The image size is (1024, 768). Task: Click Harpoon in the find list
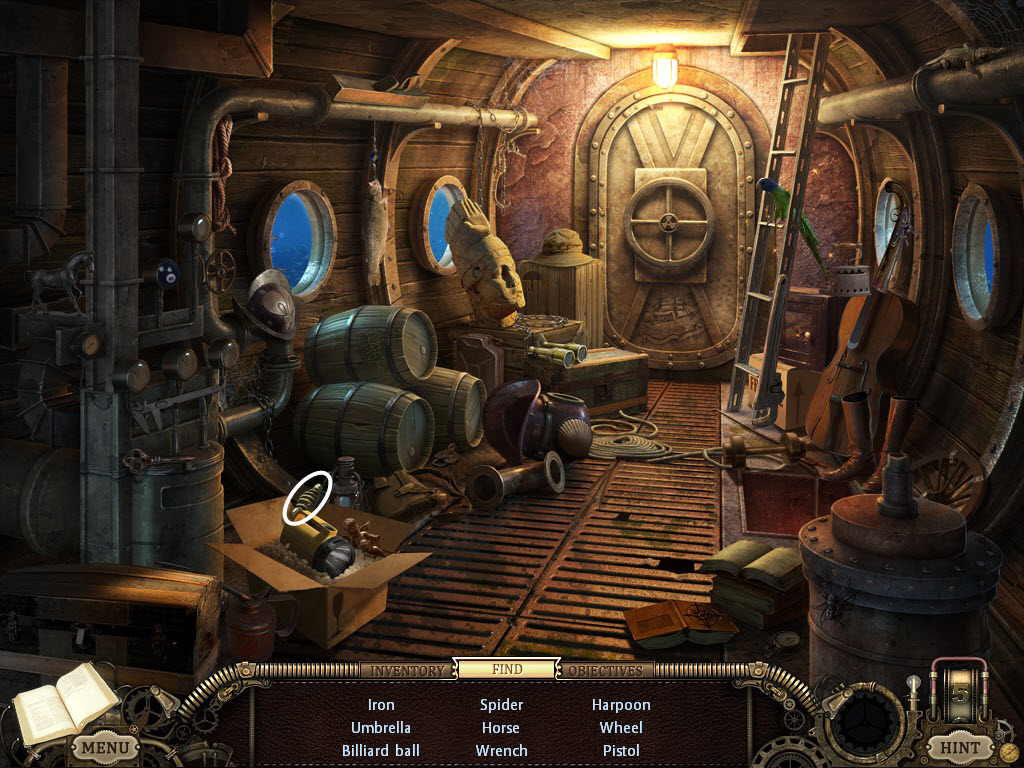(x=621, y=705)
